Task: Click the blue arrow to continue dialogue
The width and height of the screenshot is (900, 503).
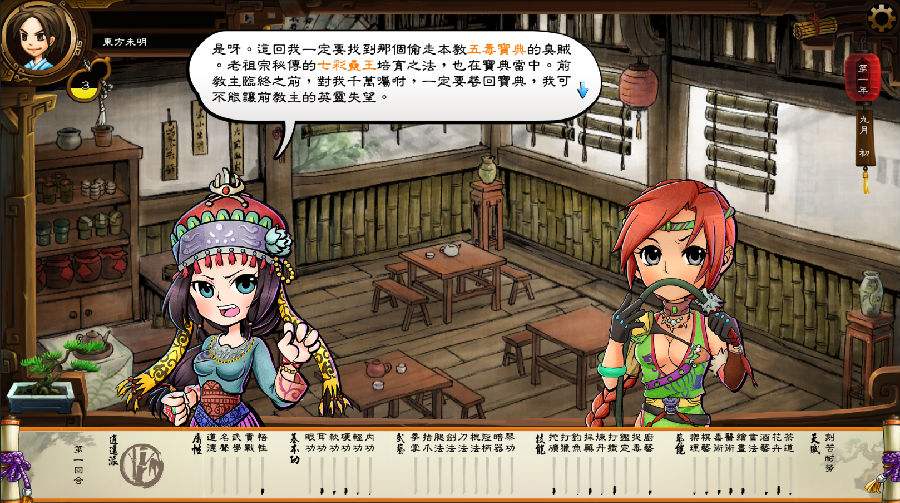Action: pos(583,91)
